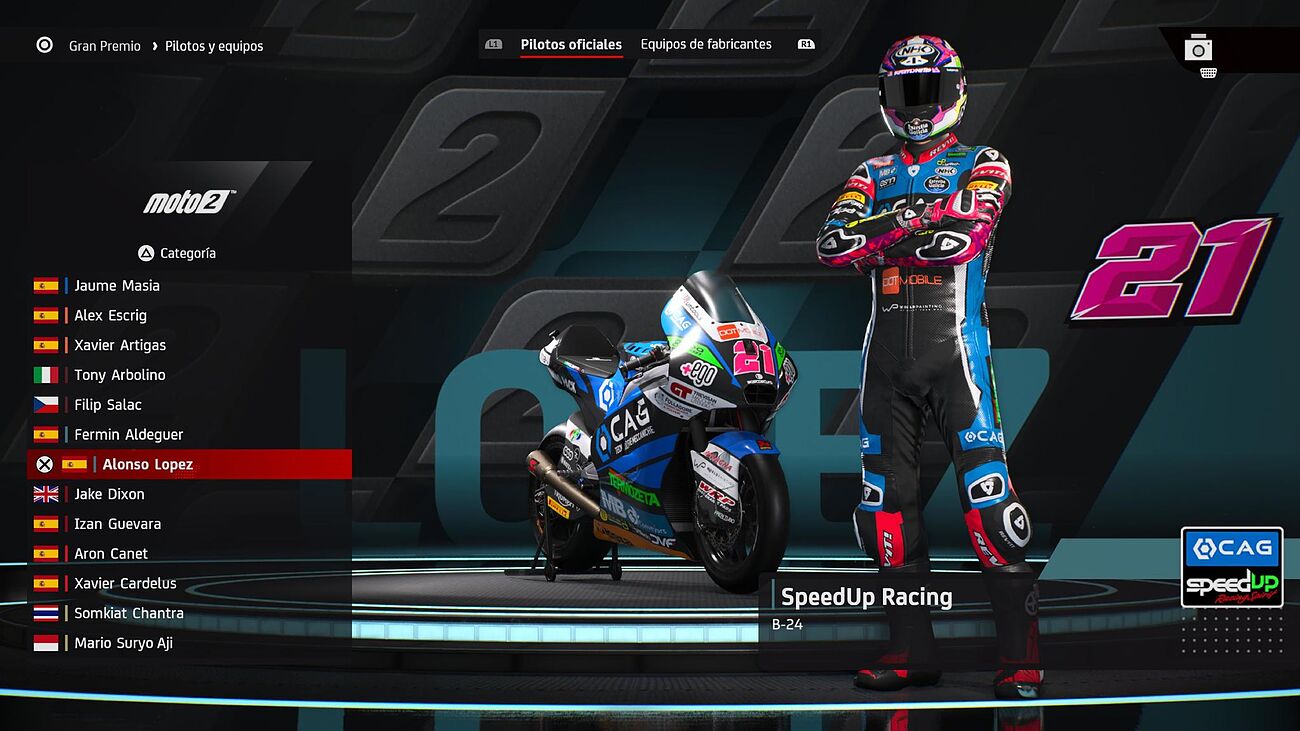Select Italian rider Tony Arbolino
This screenshot has height=731, width=1300.
(119, 375)
